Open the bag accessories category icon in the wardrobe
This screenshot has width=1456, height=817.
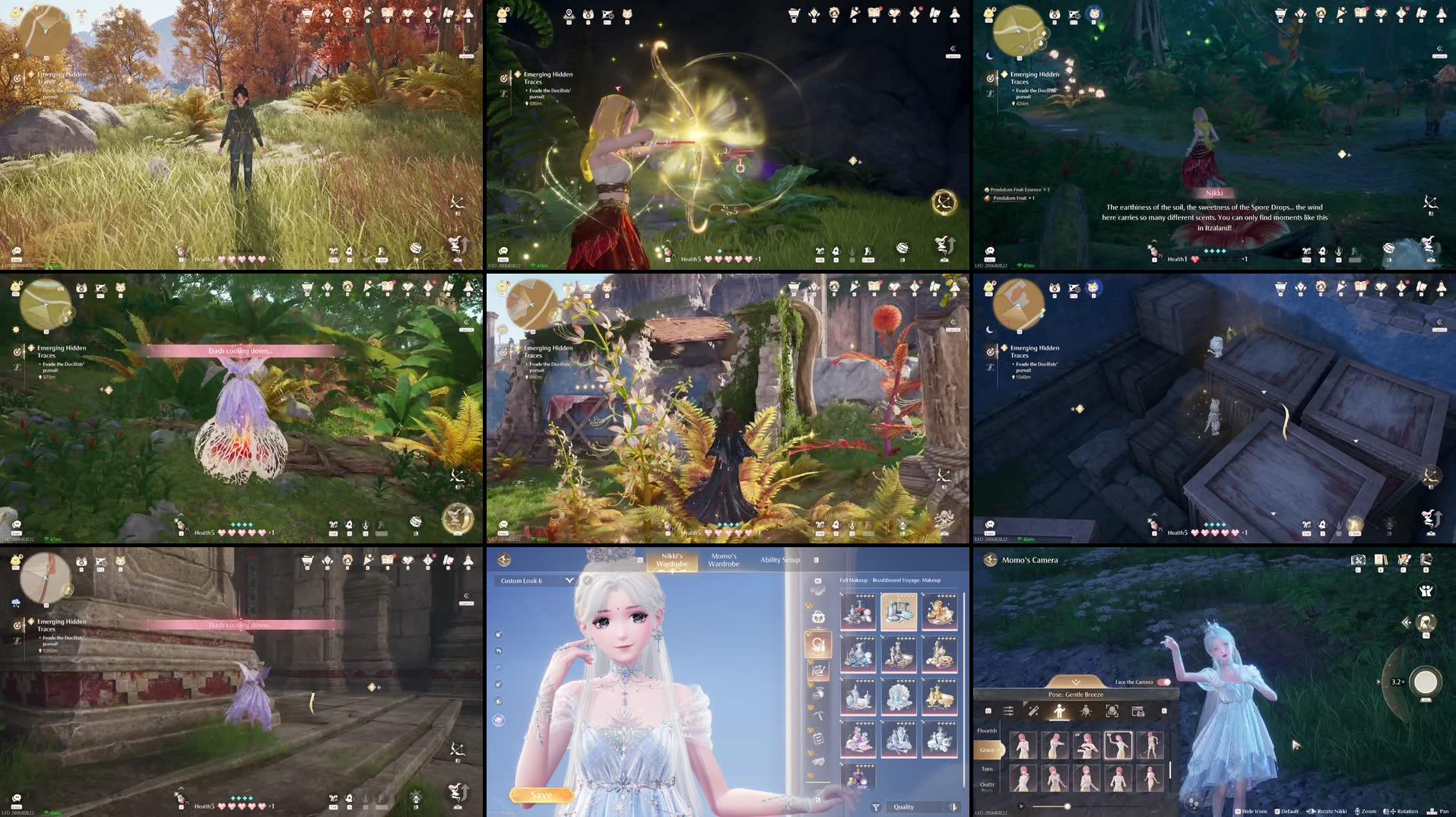coord(818,616)
